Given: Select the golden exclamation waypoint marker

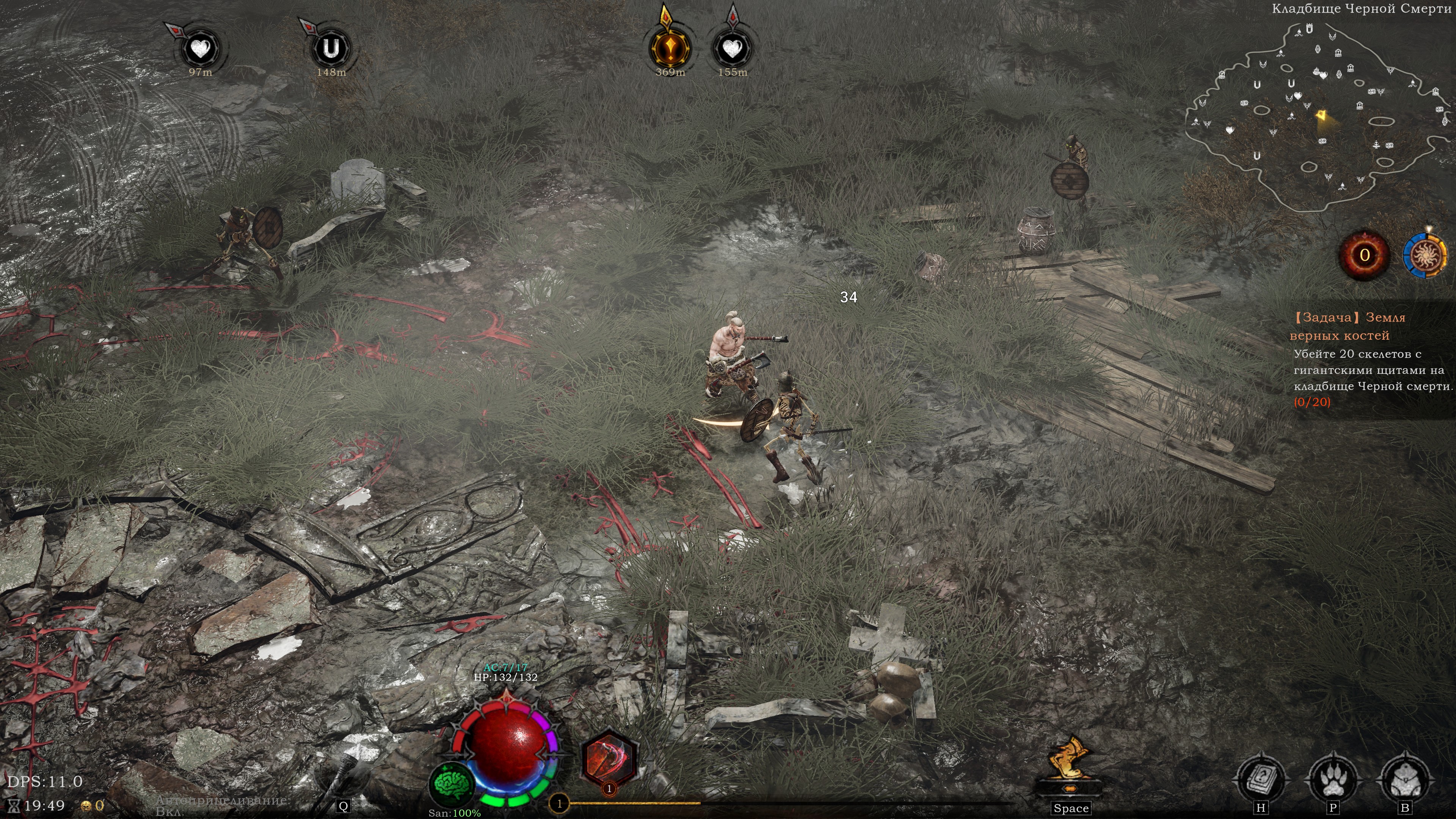Looking at the screenshot, I should tap(670, 48).
